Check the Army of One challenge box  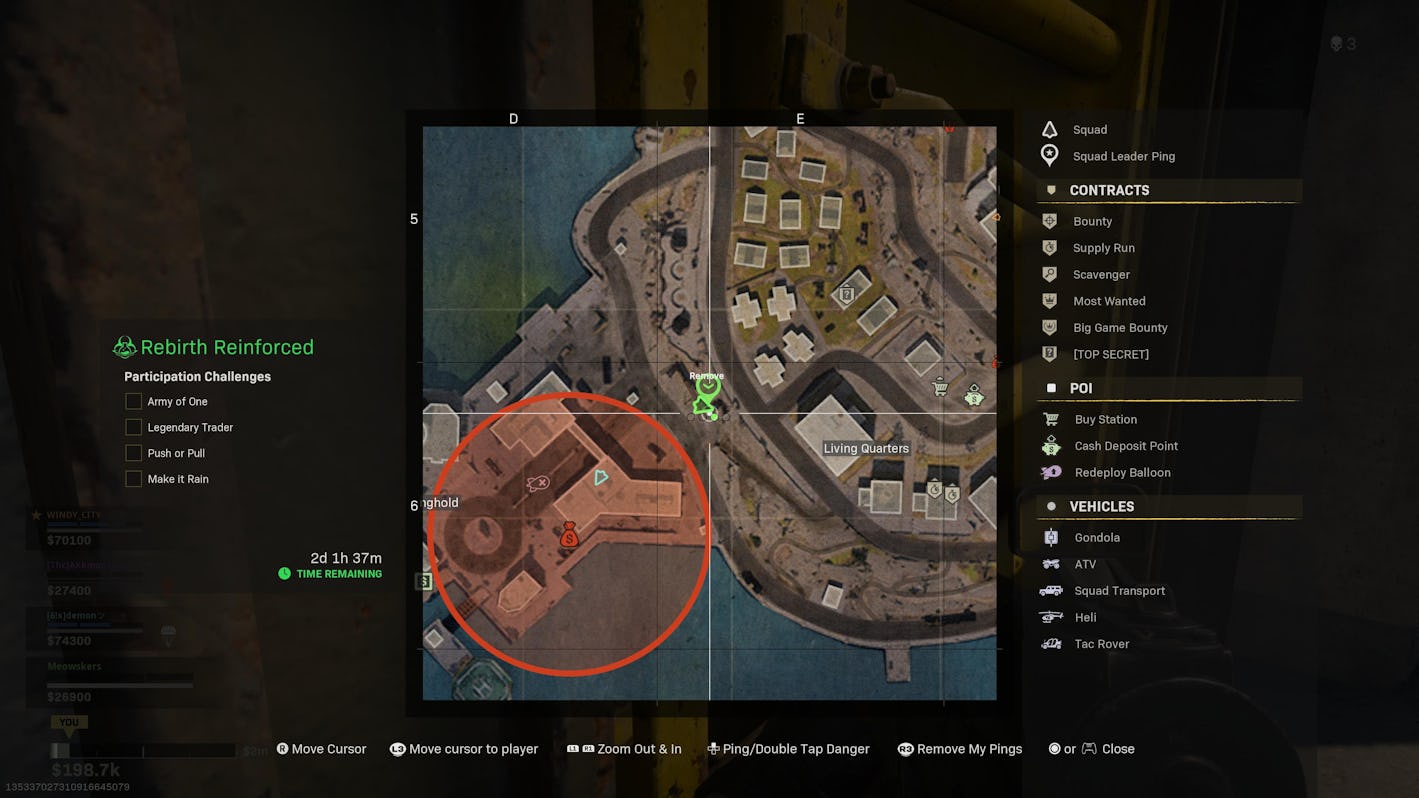point(133,401)
